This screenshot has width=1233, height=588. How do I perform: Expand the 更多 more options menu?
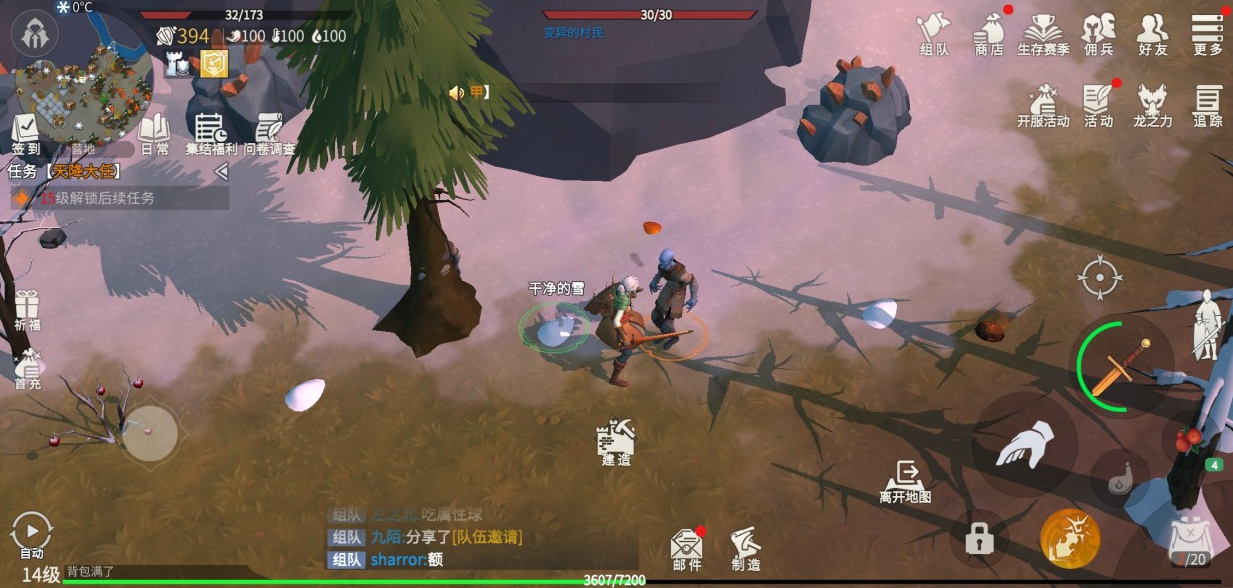pyautogui.click(x=1208, y=33)
